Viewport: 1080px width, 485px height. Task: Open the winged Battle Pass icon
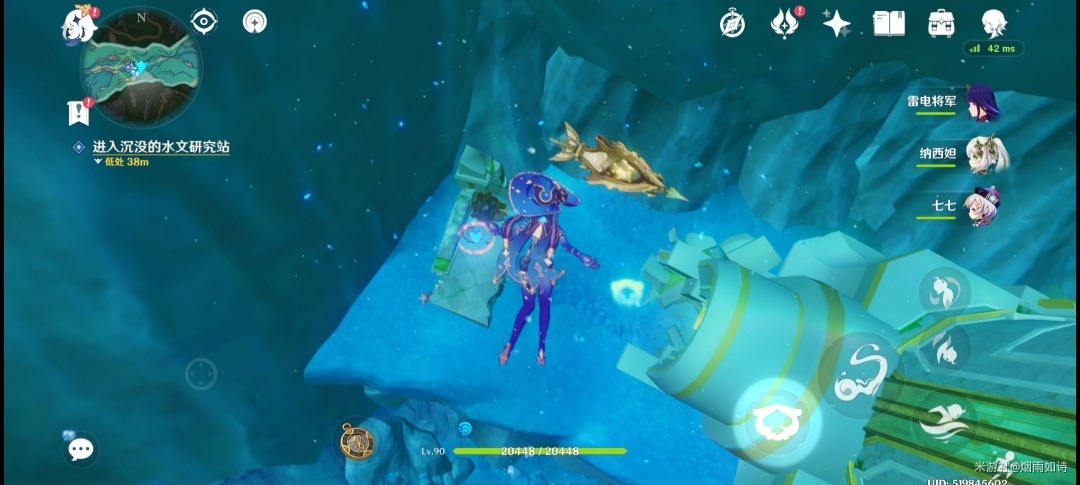783,23
